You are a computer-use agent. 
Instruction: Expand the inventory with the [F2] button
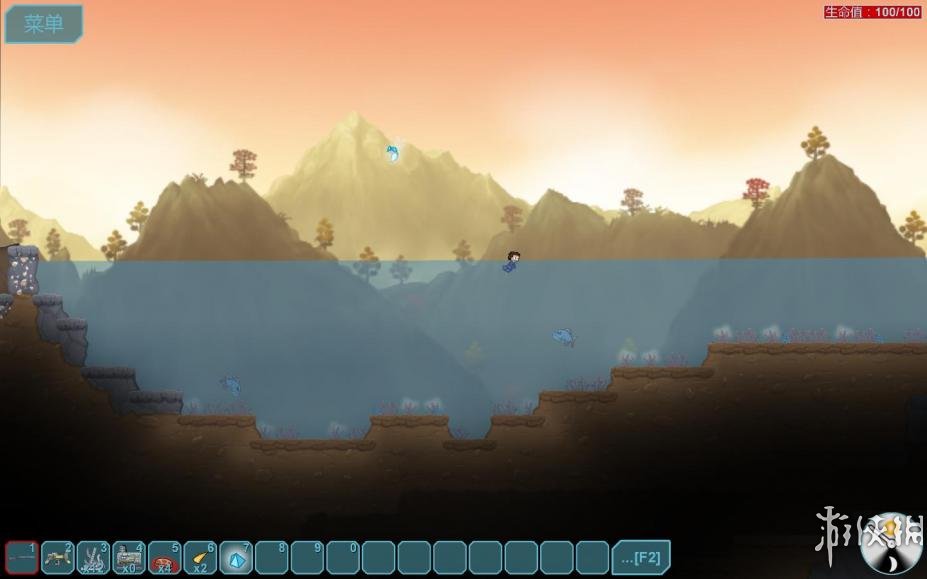(640, 557)
